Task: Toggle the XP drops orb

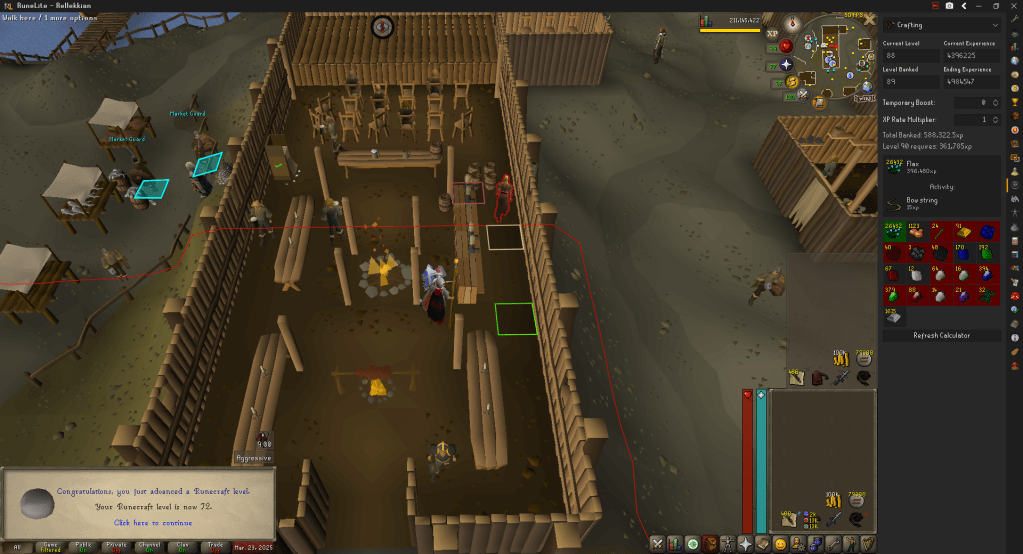Action: pyautogui.click(x=772, y=34)
